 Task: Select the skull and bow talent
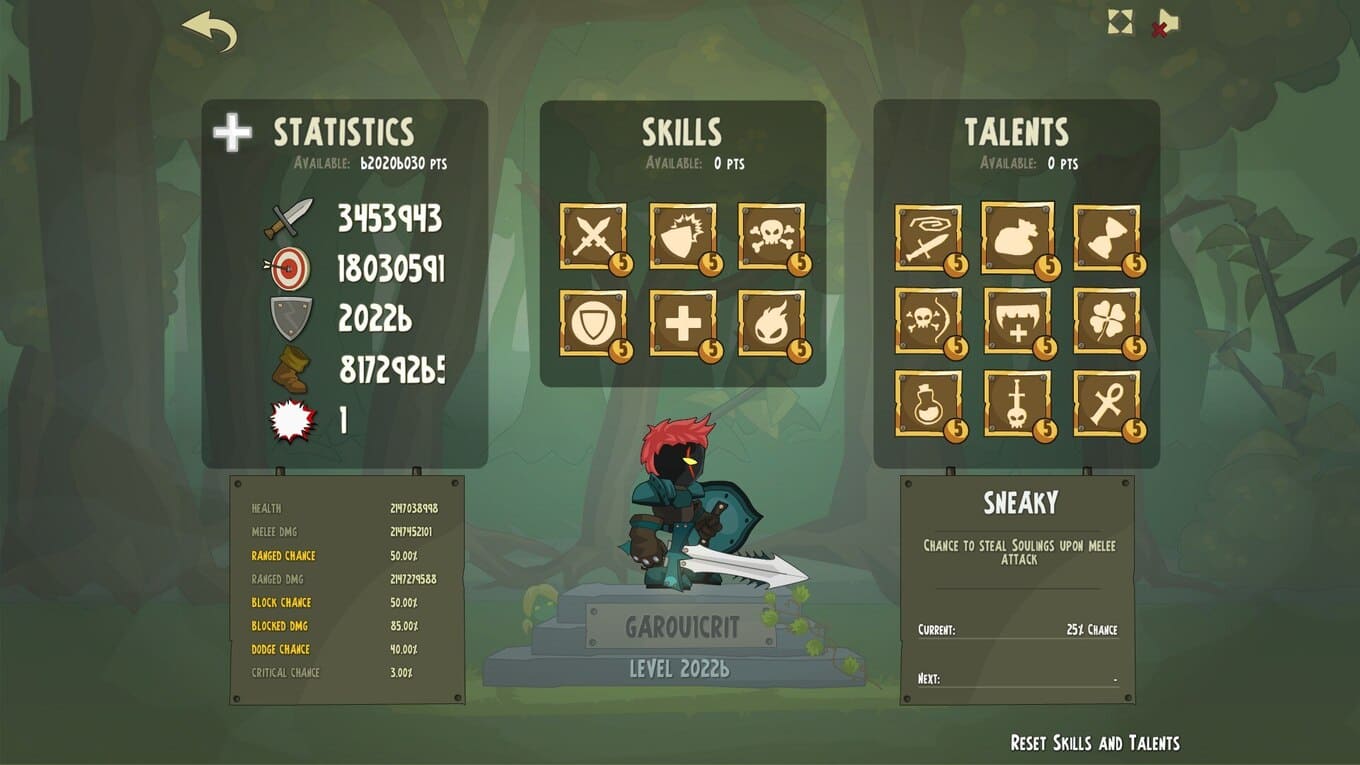click(x=928, y=321)
